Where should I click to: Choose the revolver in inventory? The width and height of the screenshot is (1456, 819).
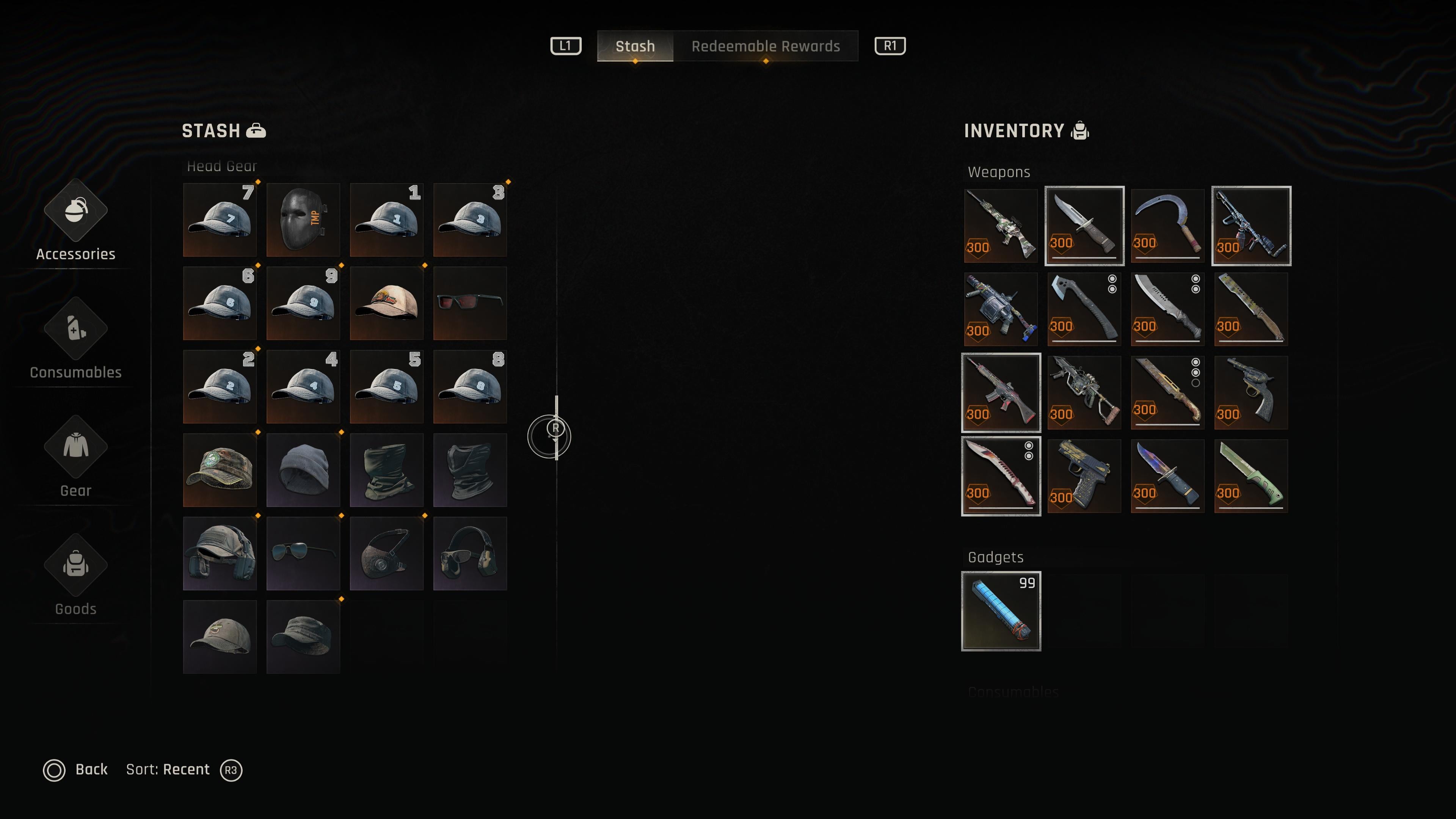click(1250, 392)
